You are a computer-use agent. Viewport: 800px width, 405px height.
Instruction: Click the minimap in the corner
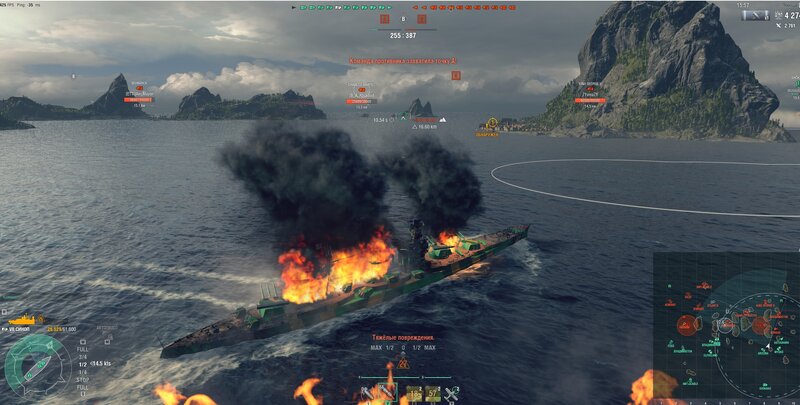(x=726, y=326)
